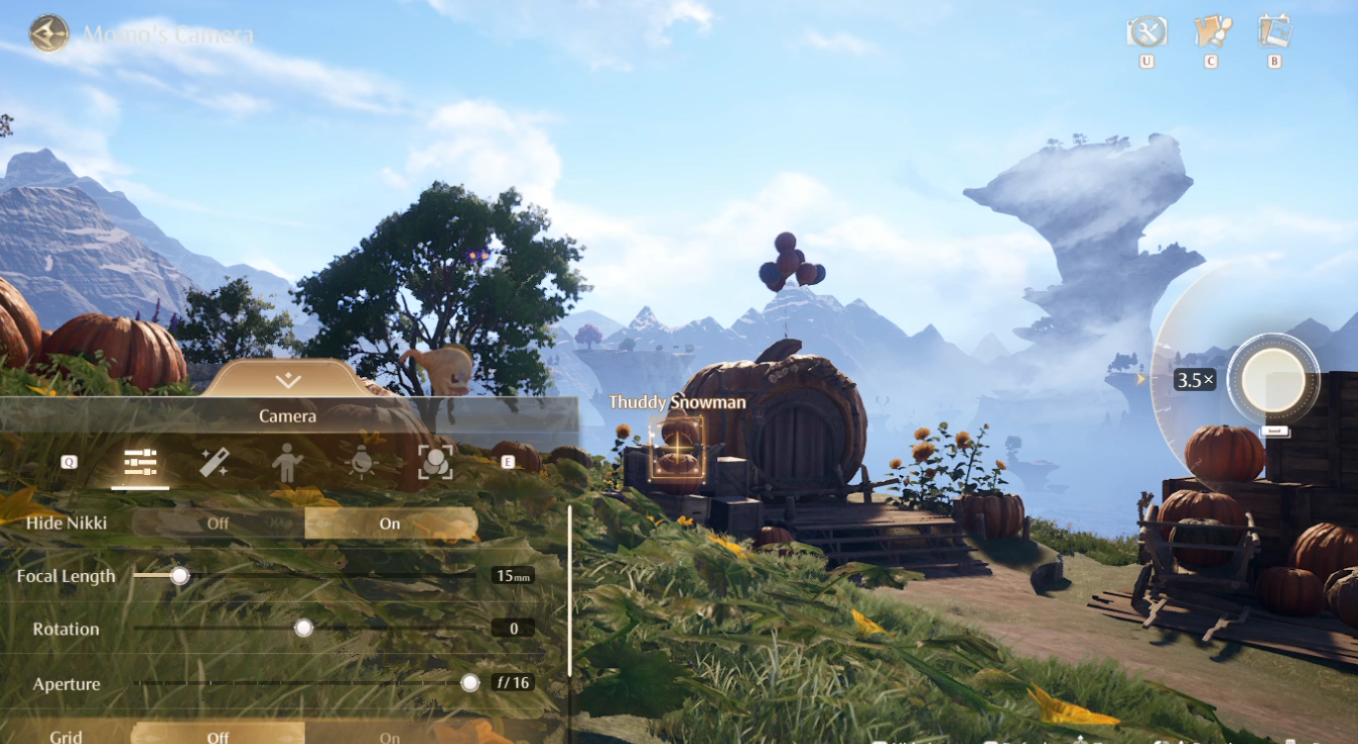
Task: Click the Aperture slider handle
Action: tap(470, 683)
